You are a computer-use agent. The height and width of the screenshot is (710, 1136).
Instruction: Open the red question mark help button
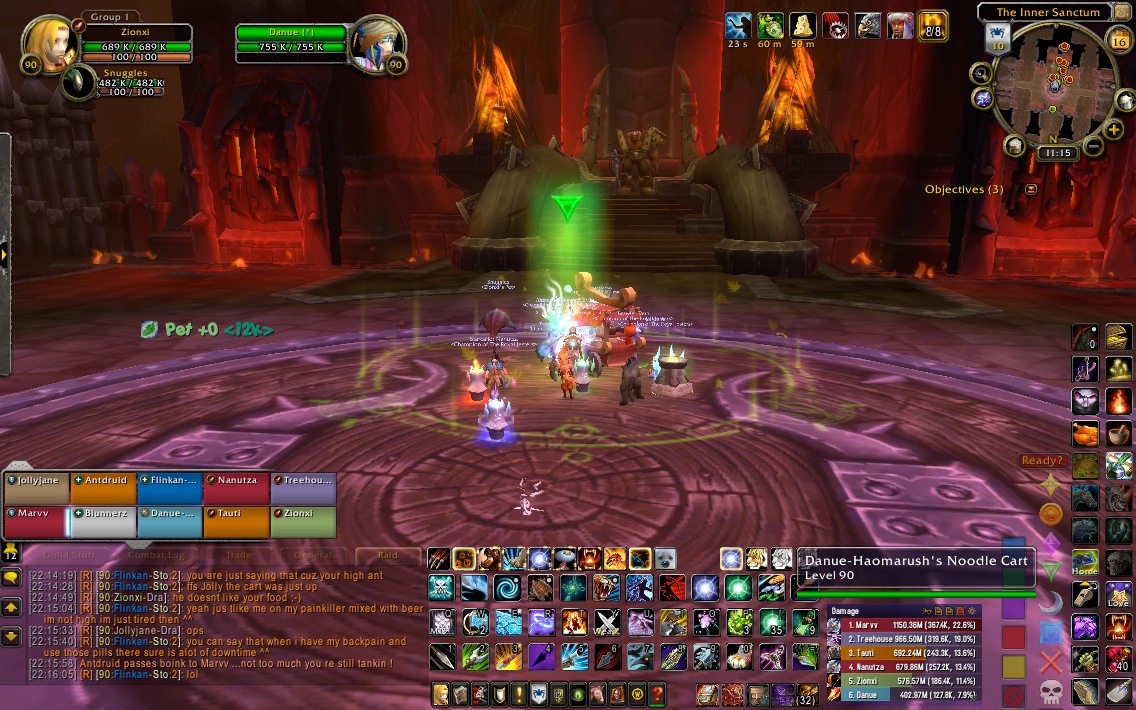click(657, 694)
